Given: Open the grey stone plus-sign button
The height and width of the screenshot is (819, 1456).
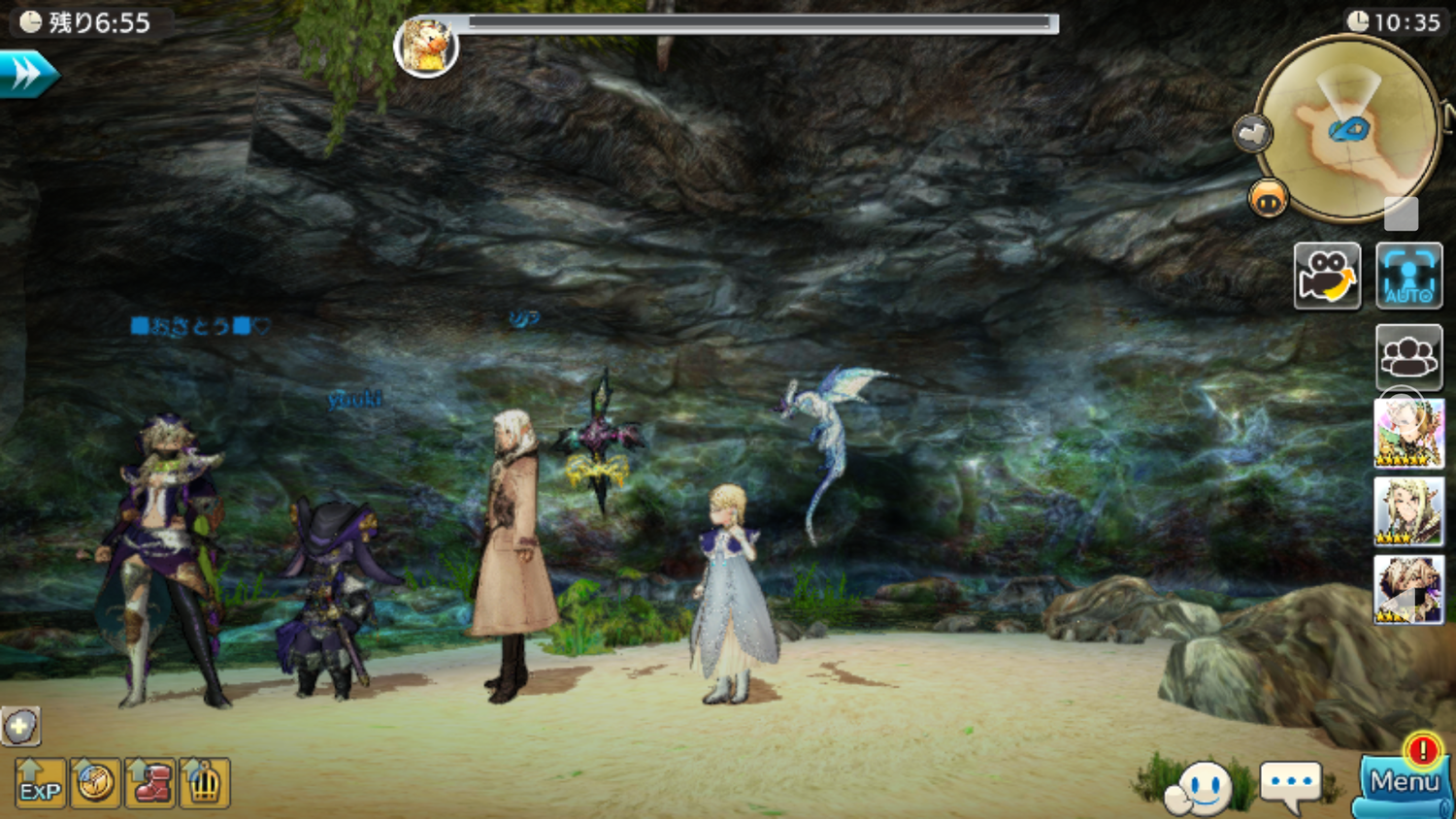Looking at the screenshot, I should 19,726.
